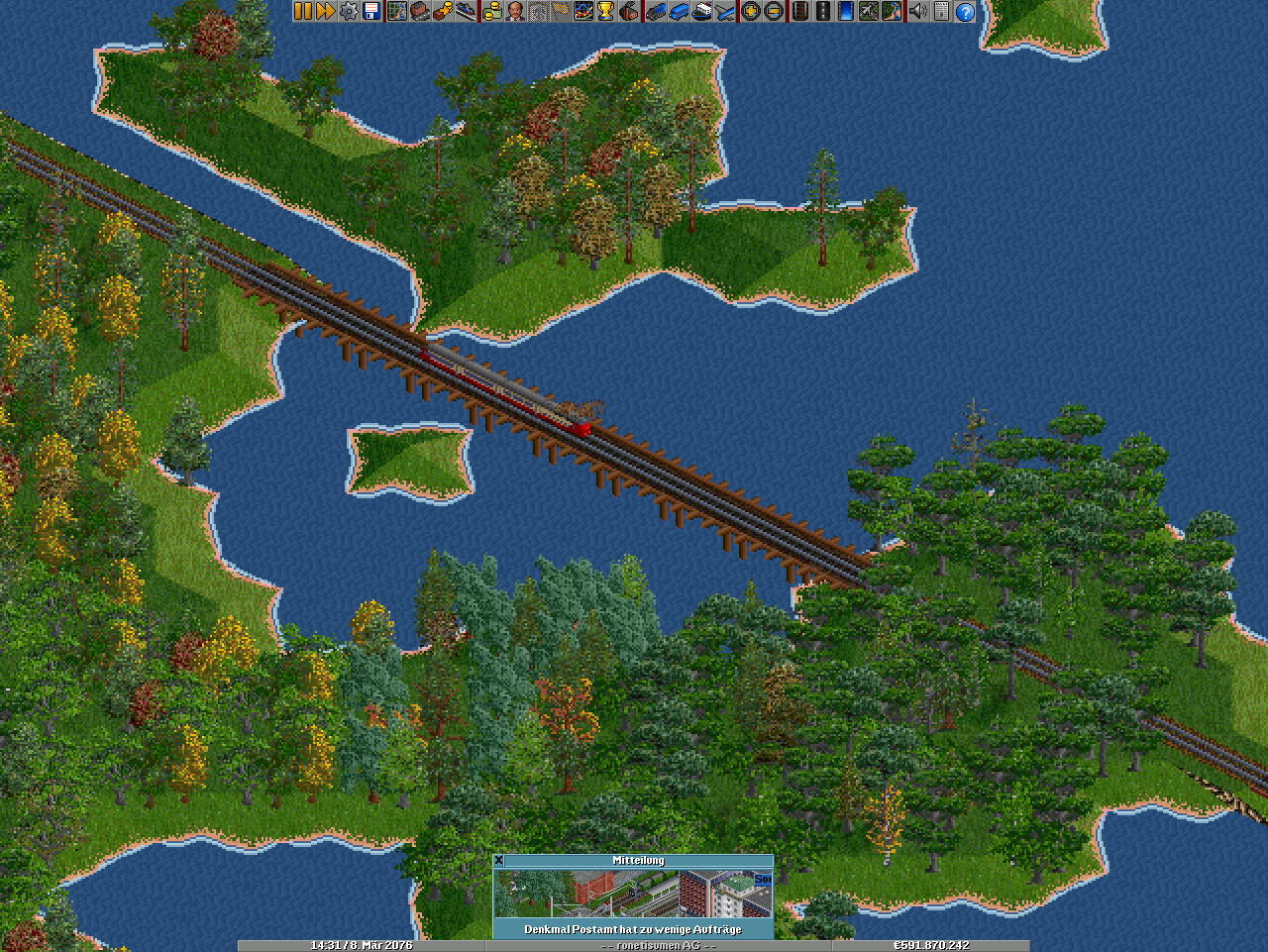Show the road vehicle bus list
1268x952 pixels.
pos(679,11)
